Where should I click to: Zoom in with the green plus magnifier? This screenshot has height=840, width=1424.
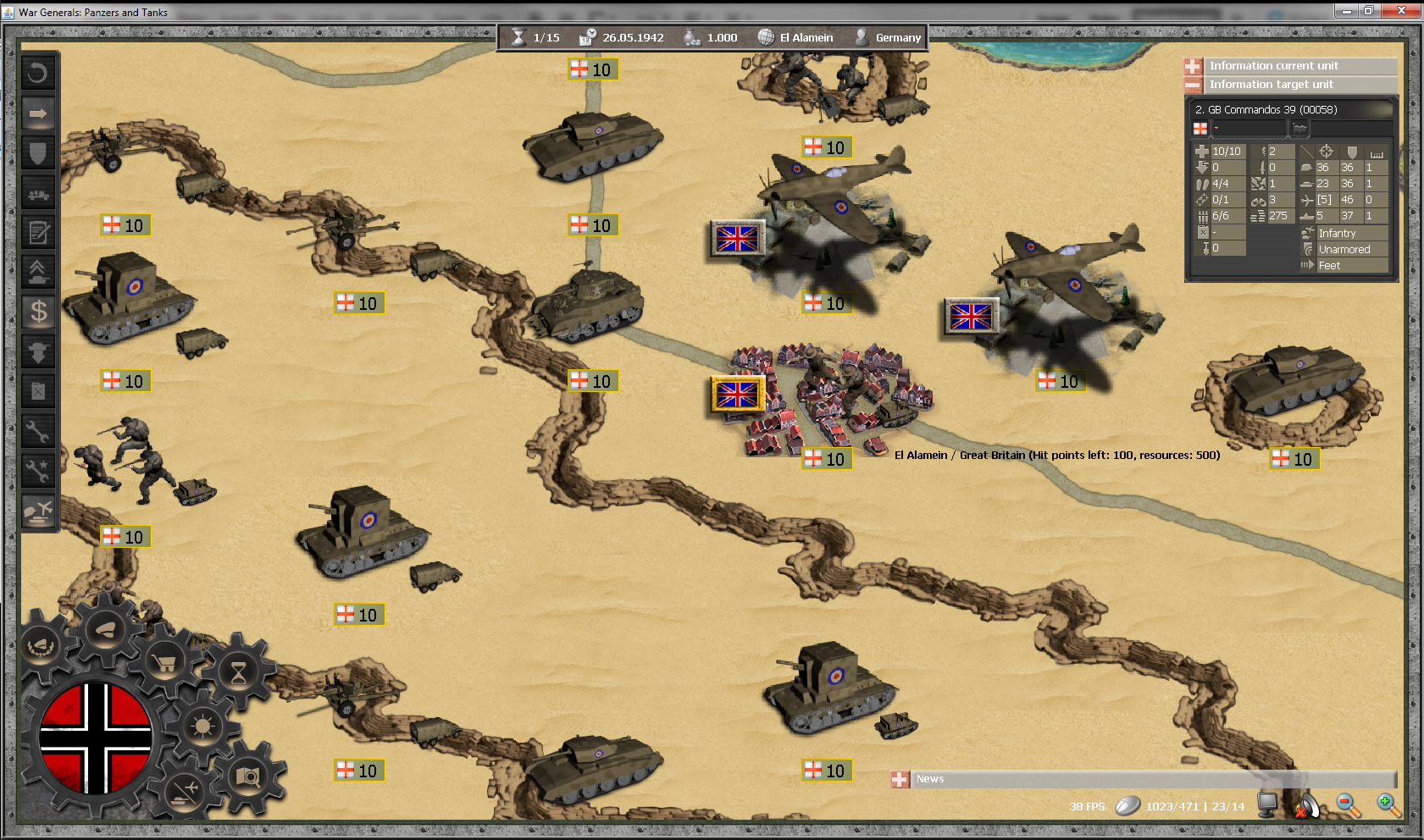point(1388,804)
